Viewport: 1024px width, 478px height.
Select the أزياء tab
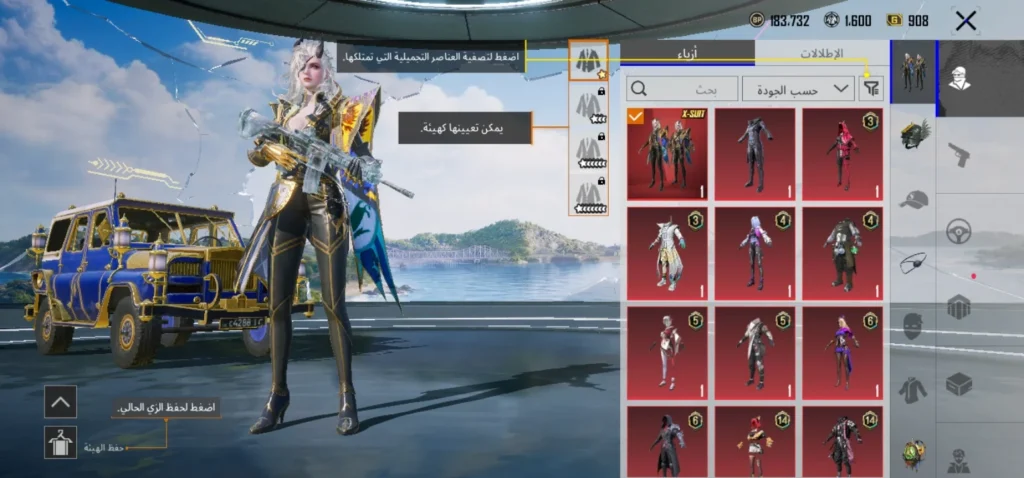click(x=688, y=54)
